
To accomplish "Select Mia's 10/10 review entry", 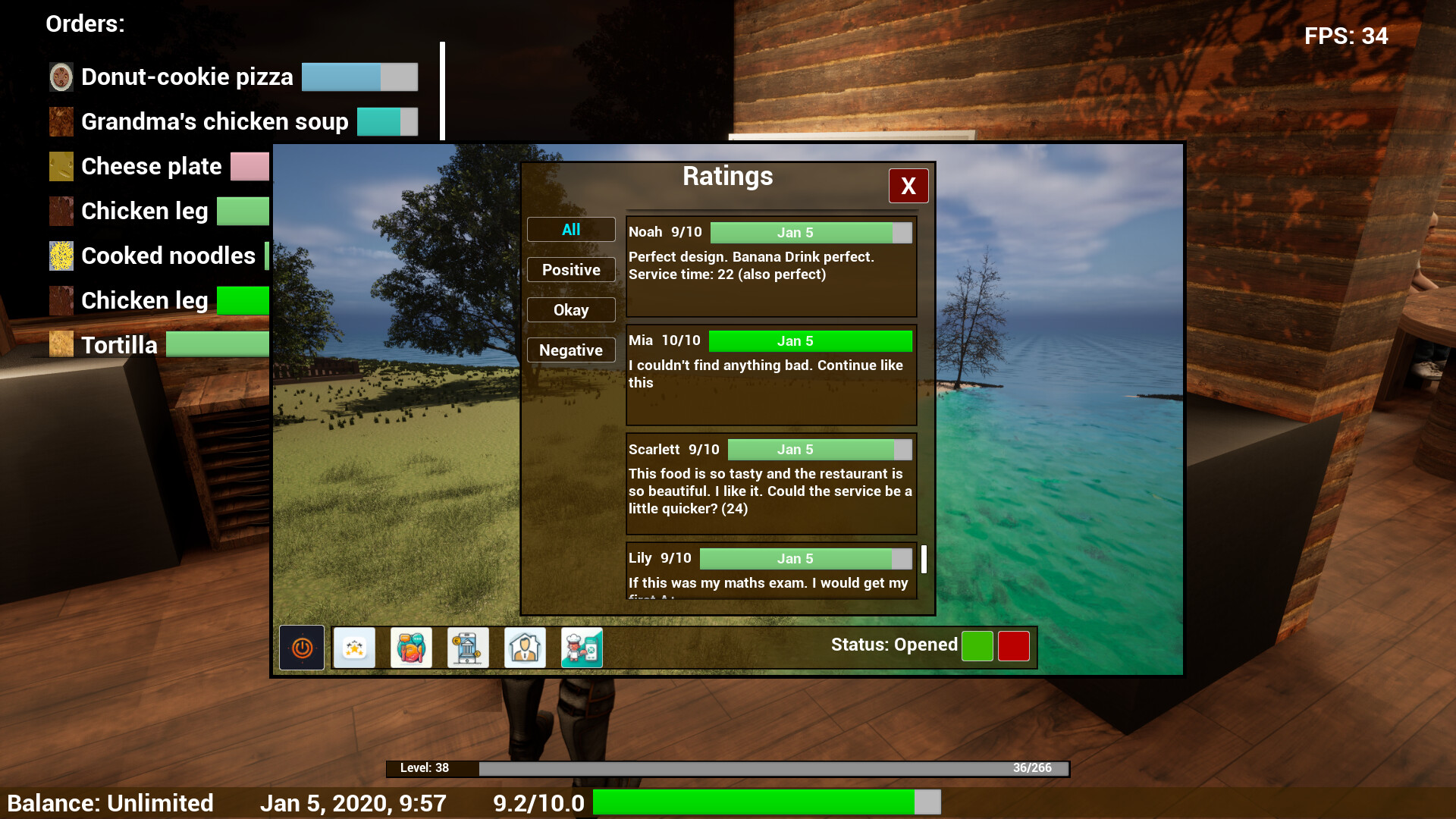I will [771, 375].
